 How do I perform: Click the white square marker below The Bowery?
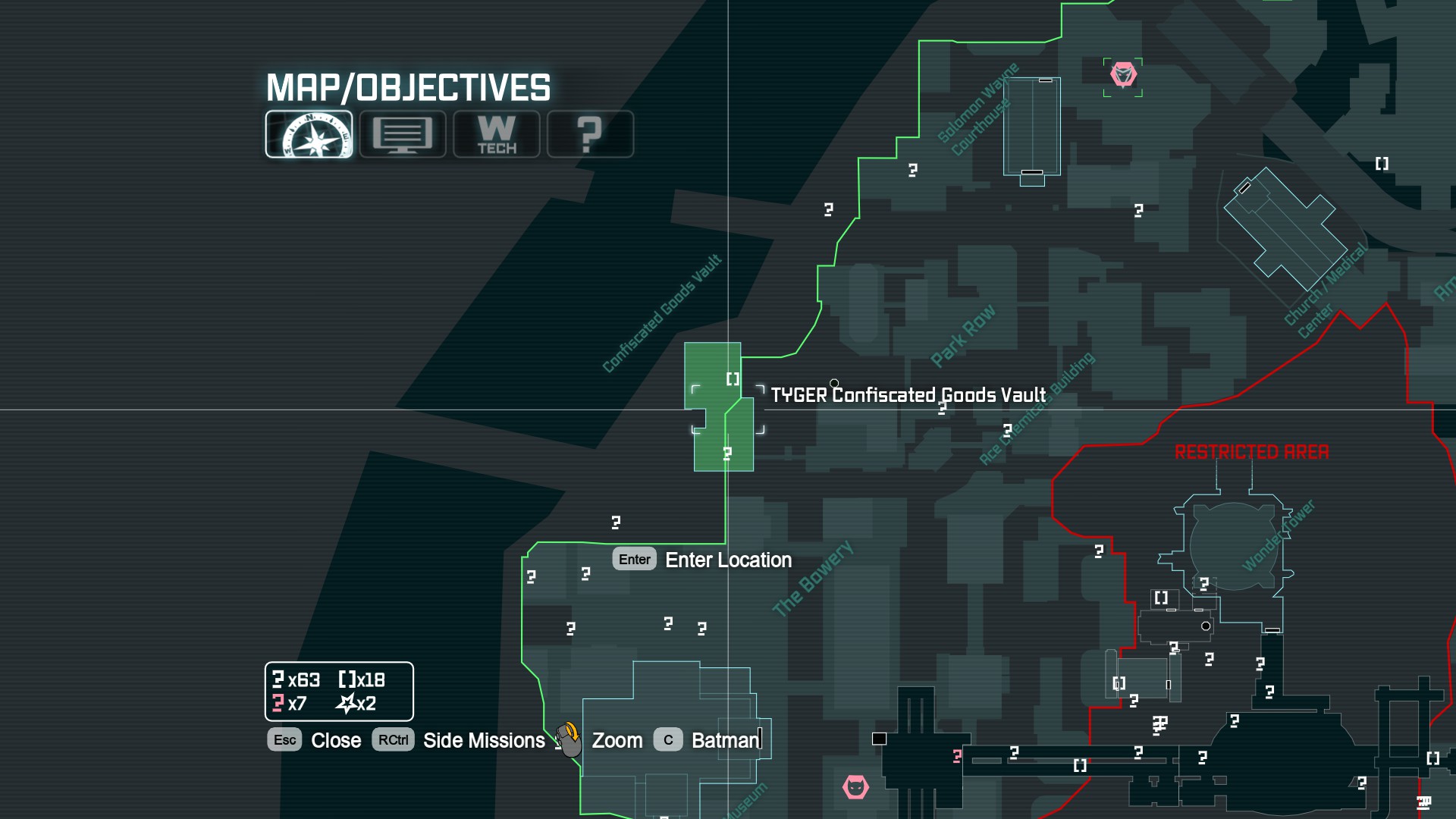coord(879,739)
